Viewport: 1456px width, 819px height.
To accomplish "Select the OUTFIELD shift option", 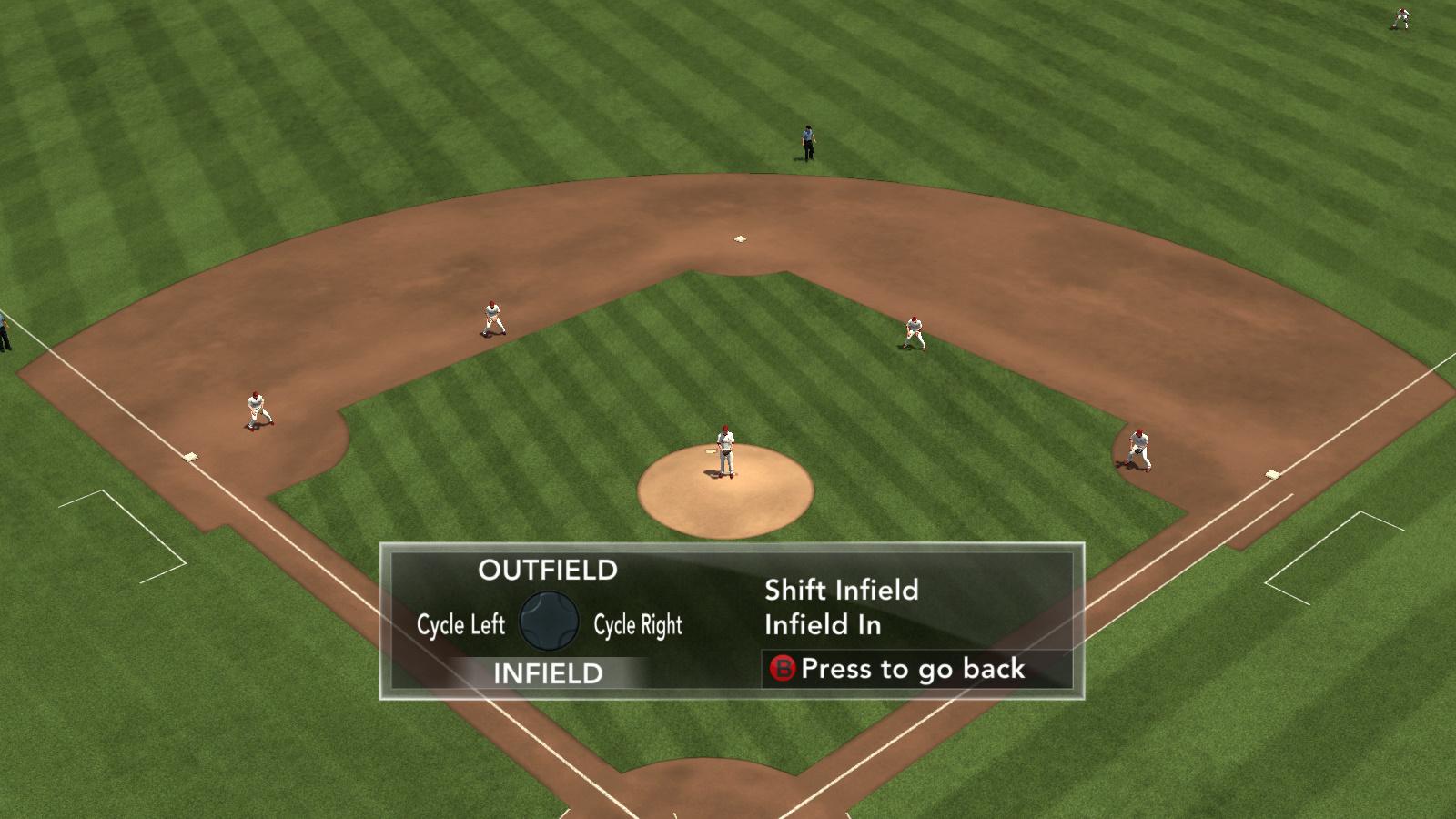I will click(548, 571).
